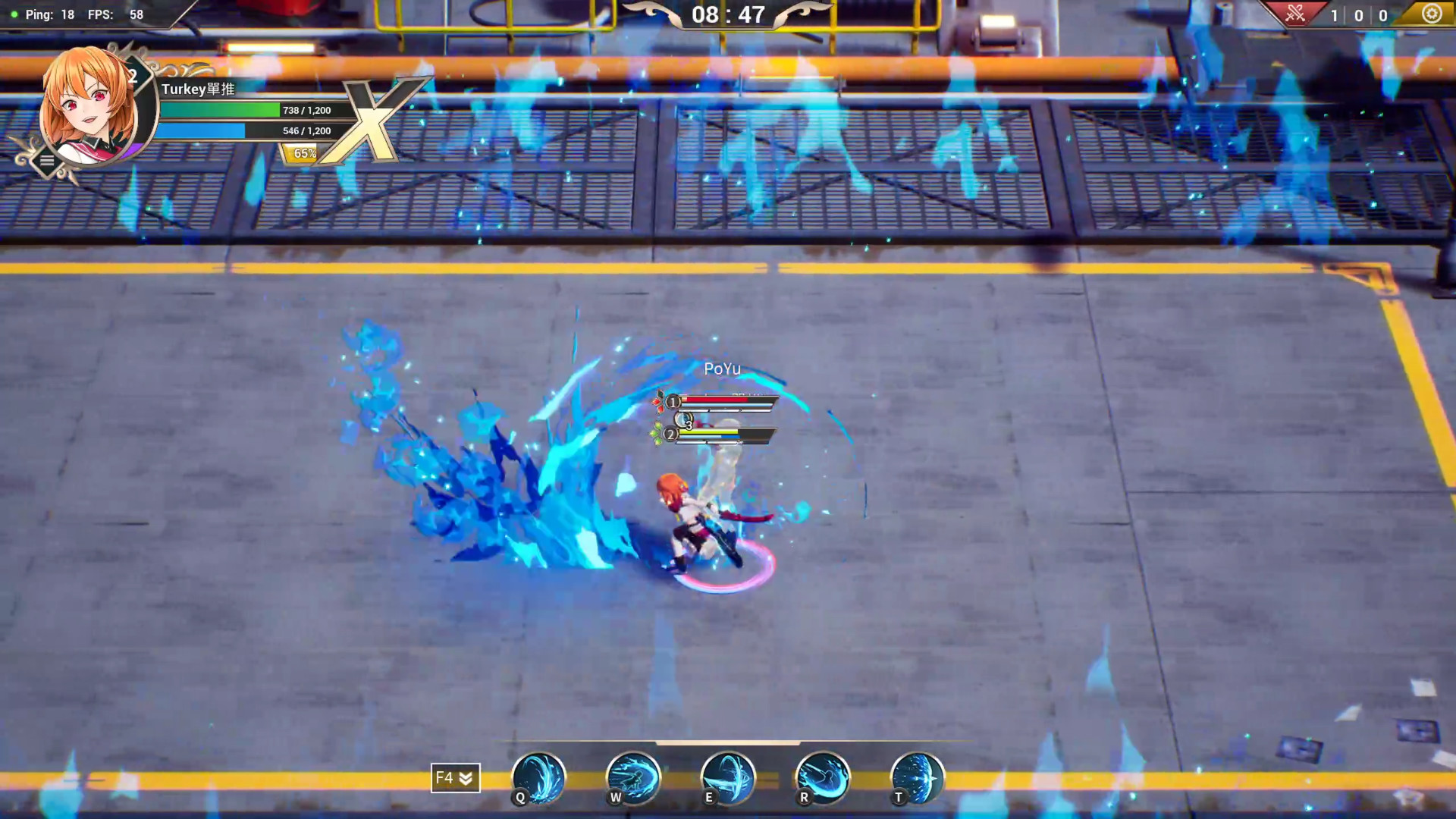Collapse the hamburger menu under the portrait

tap(47, 160)
